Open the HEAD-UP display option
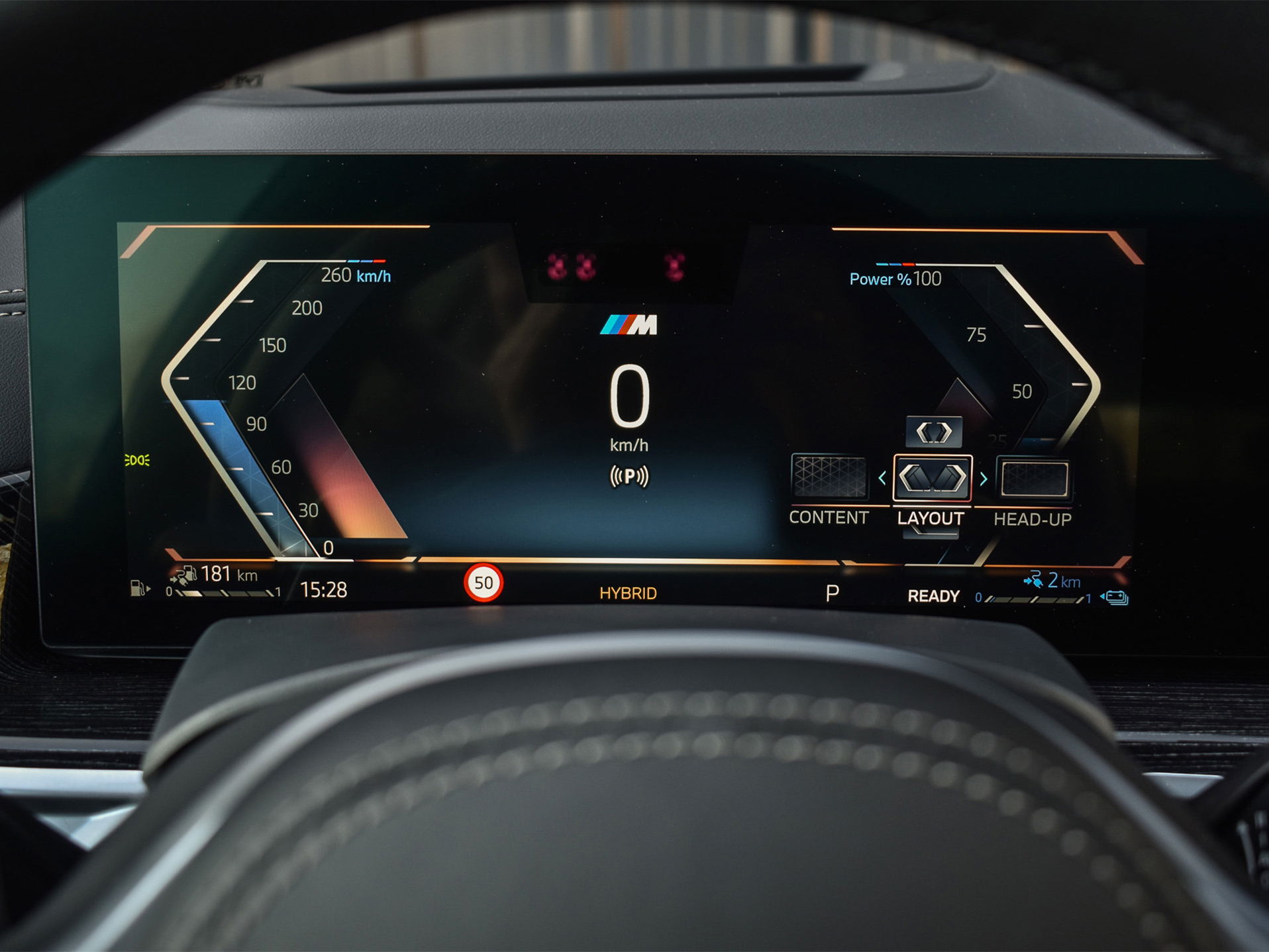This screenshot has height=952, width=1269. tap(1034, 479)
